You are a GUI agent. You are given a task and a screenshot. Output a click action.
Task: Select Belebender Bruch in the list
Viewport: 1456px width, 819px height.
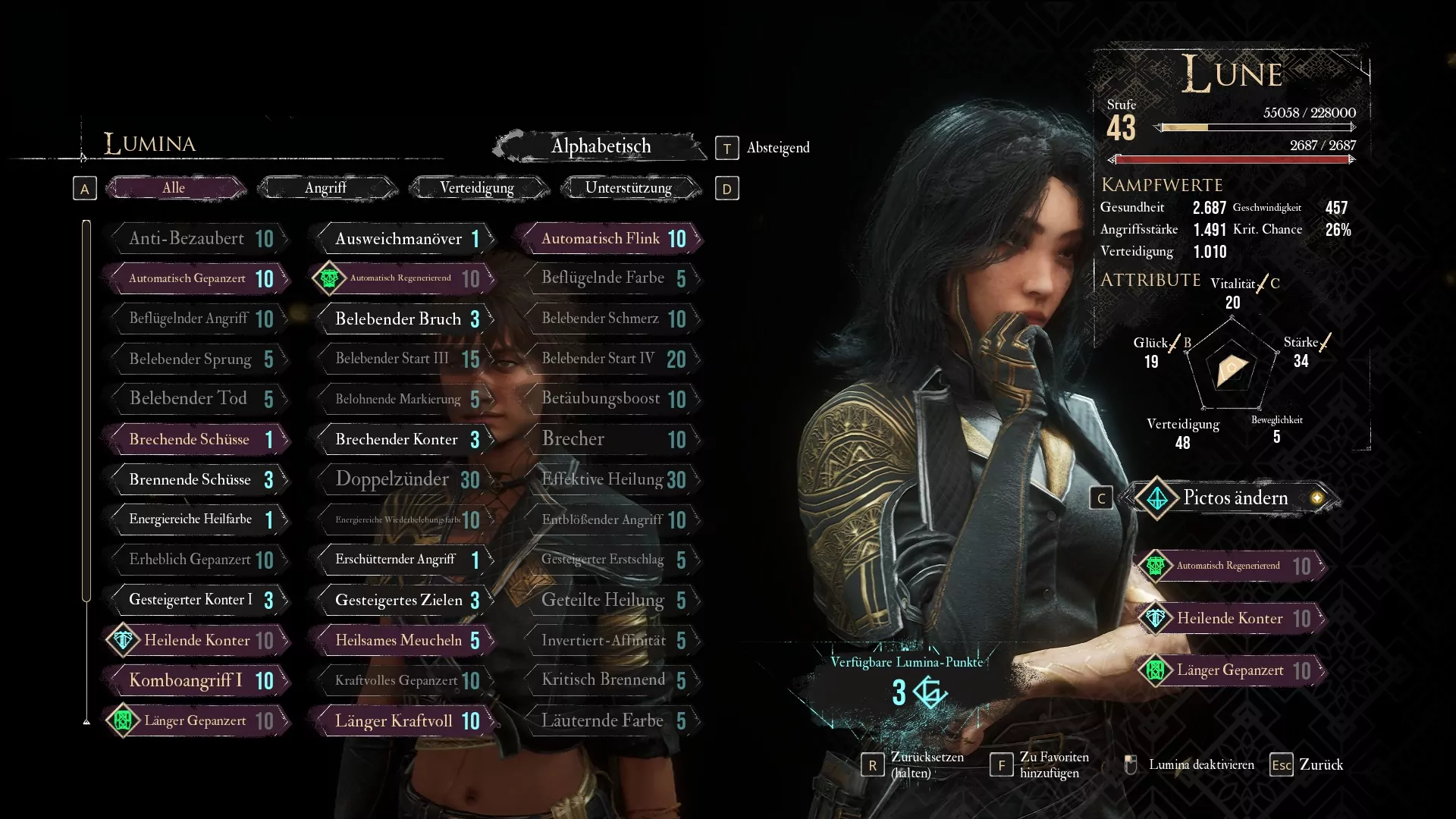[405, 319]
